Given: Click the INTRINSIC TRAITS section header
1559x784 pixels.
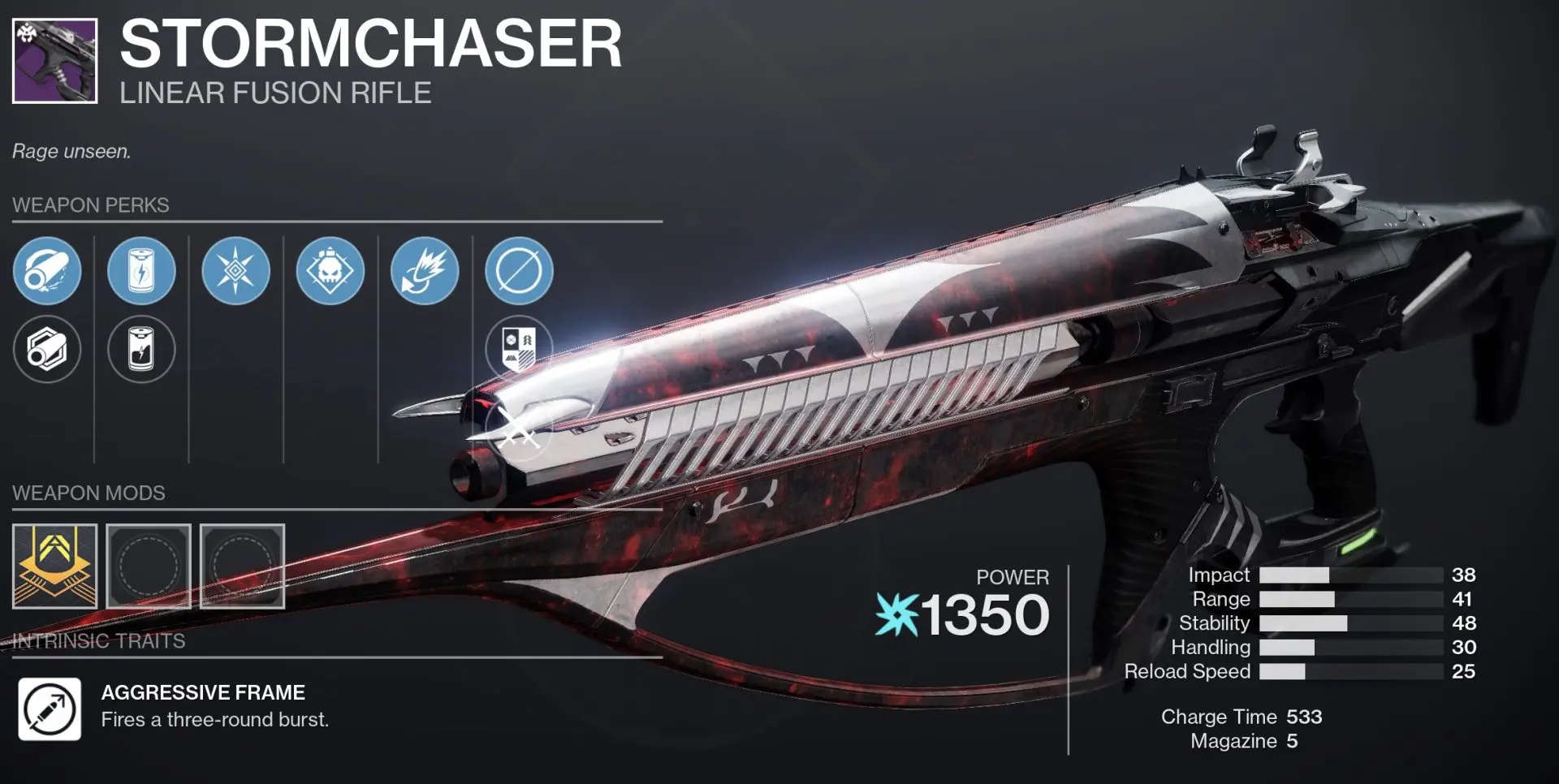Looking at the screenshot, I should [x=97, y=640].
